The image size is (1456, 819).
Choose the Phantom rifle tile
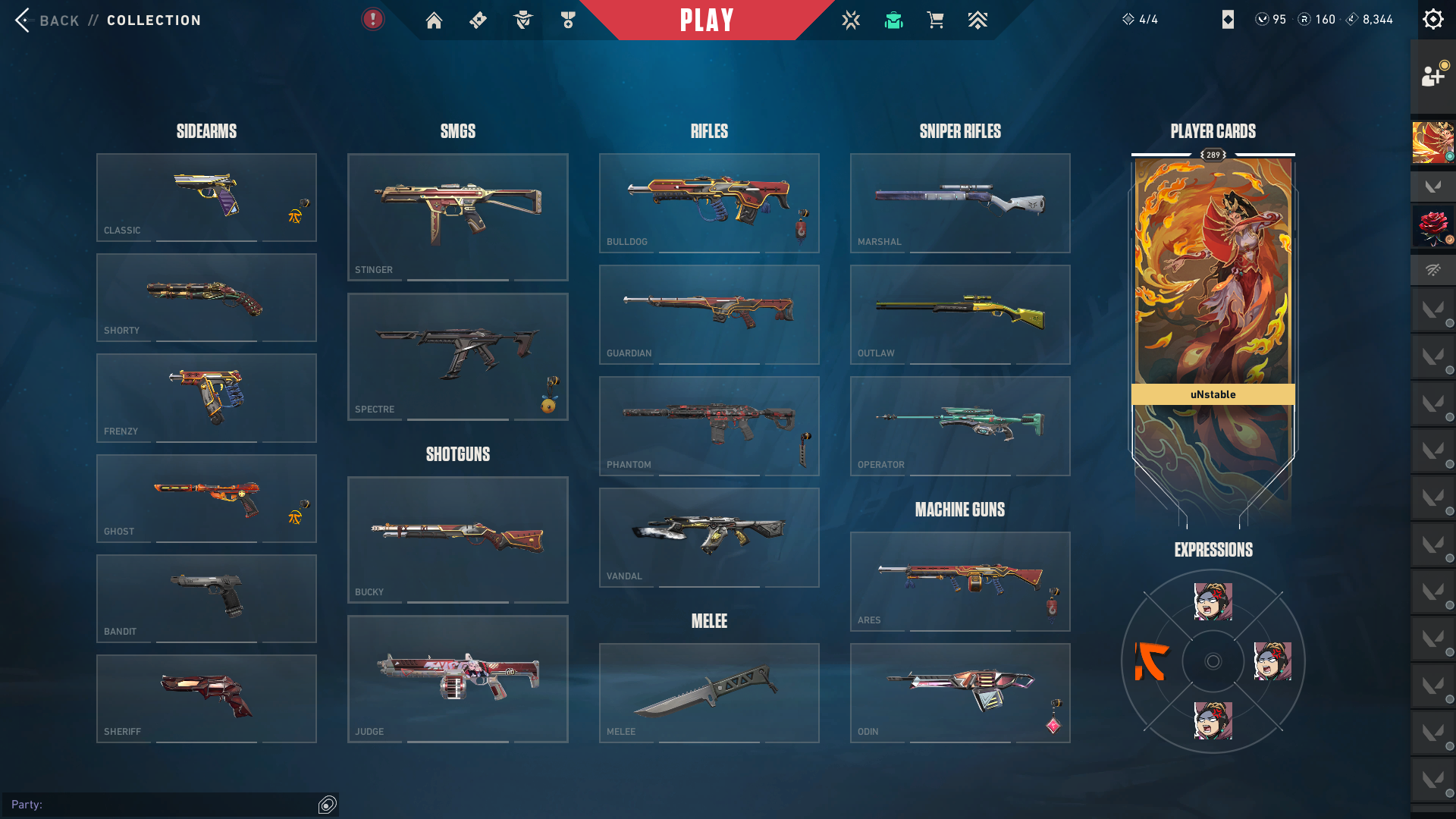point(709,425)
